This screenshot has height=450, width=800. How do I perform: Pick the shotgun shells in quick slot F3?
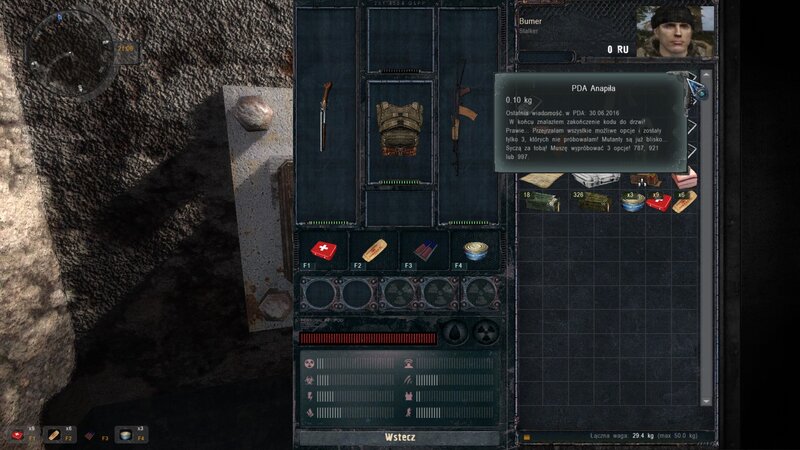(424, 251)
